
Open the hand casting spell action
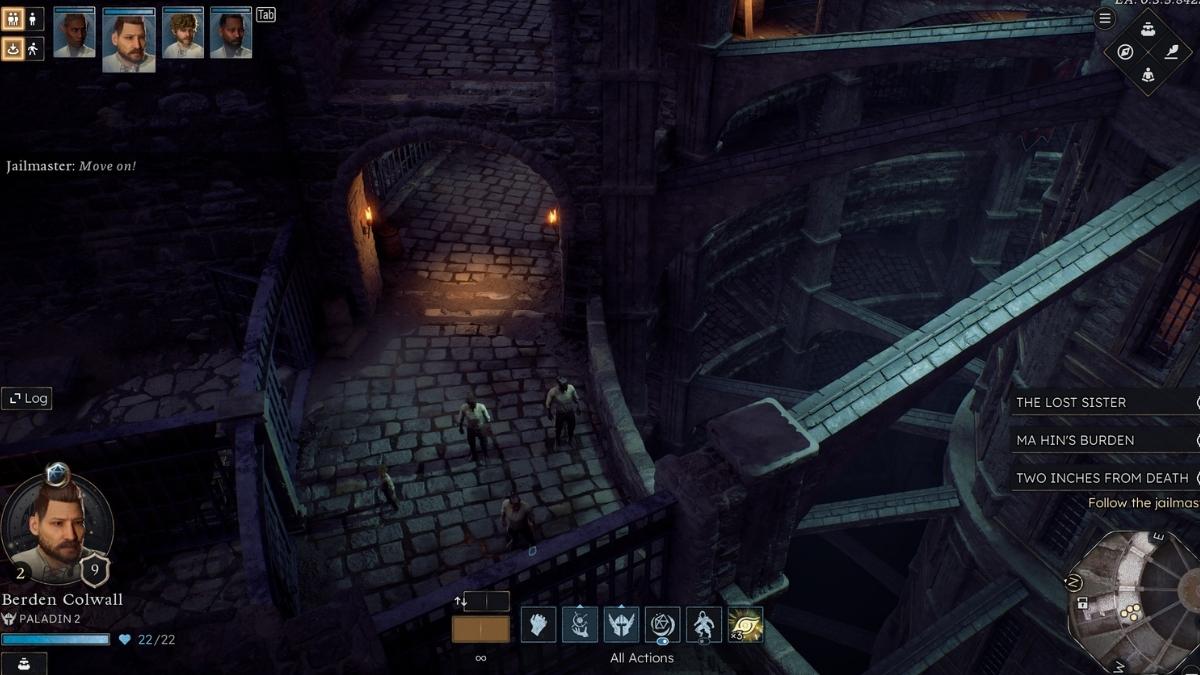(x=580, y=625)
